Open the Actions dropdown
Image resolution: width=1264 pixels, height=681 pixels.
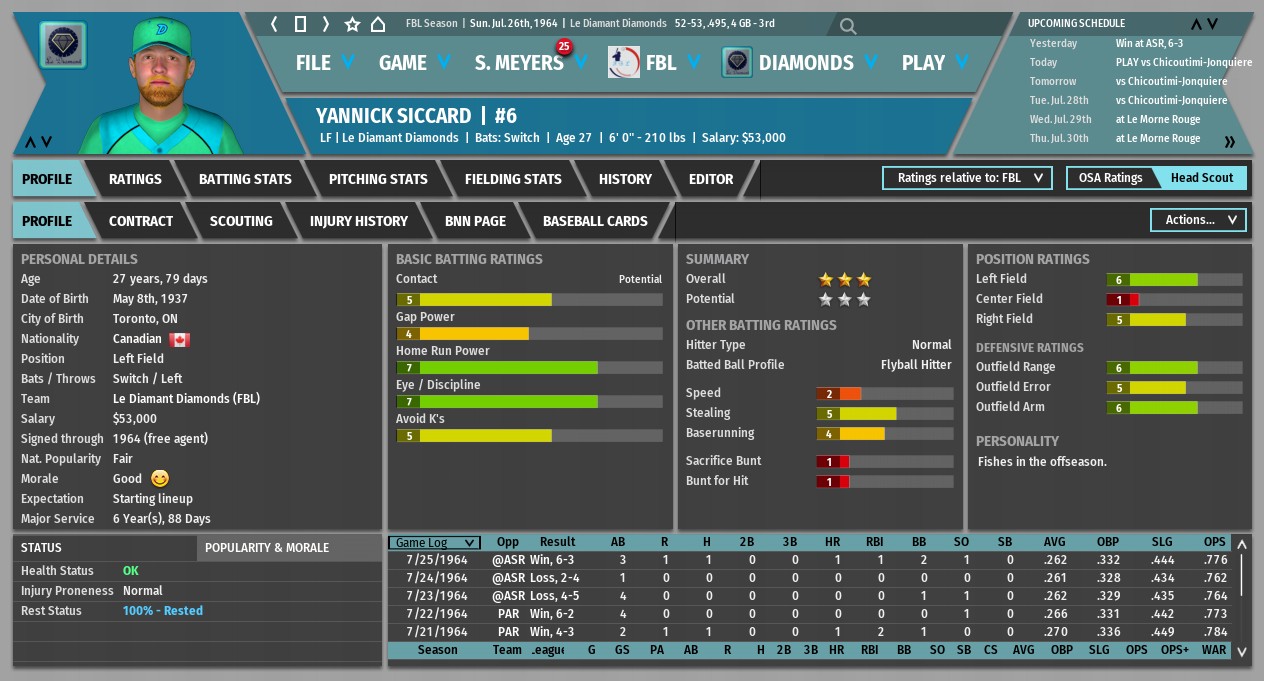tap(1199, 220)
